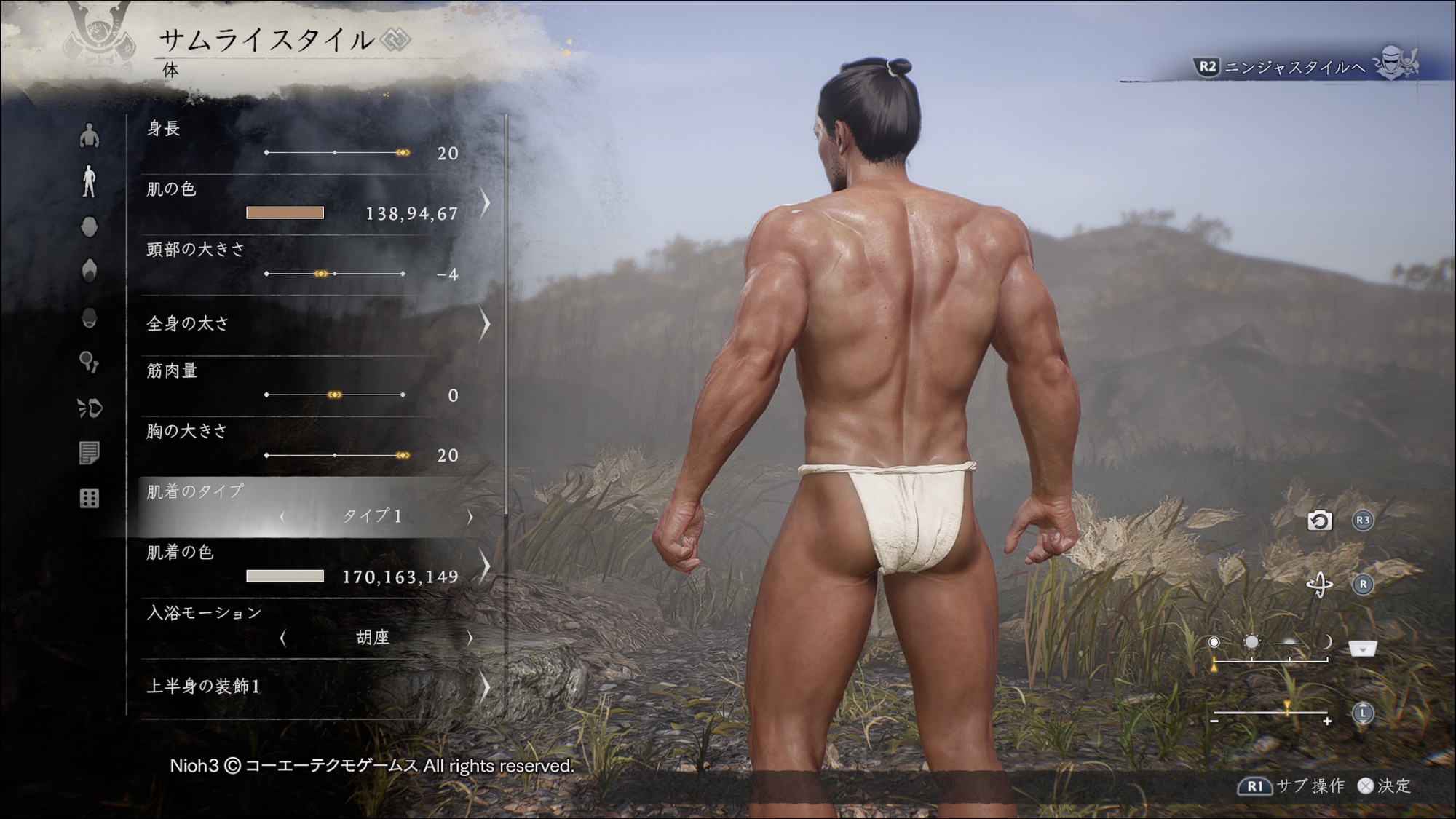Screen dimensions: 1456x819
Task: Click the camera zoom plus sign
Action: pos(1327,721)
